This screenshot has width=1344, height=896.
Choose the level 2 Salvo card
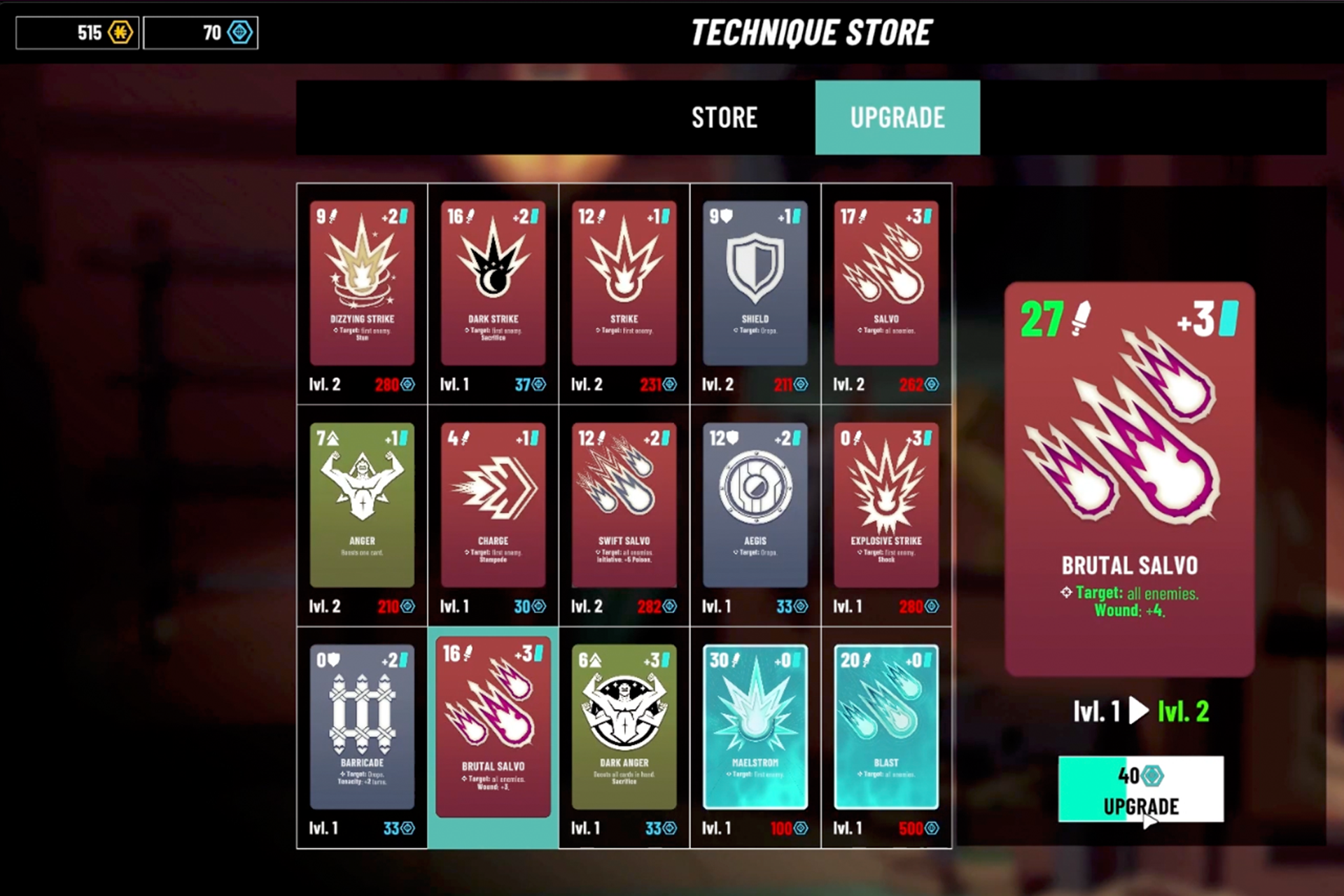[885, 283]
